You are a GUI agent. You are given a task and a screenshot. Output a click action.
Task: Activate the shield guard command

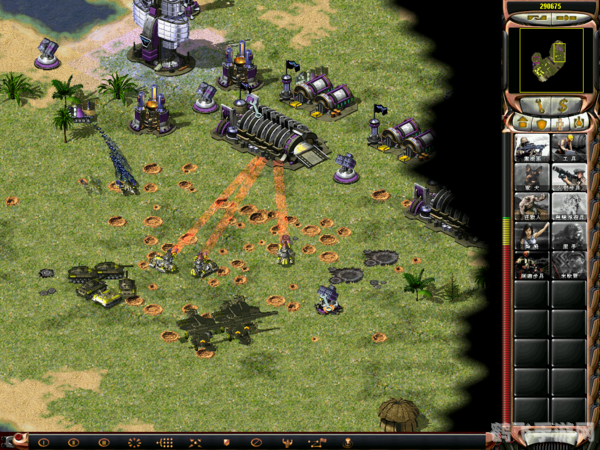(226, 441)
